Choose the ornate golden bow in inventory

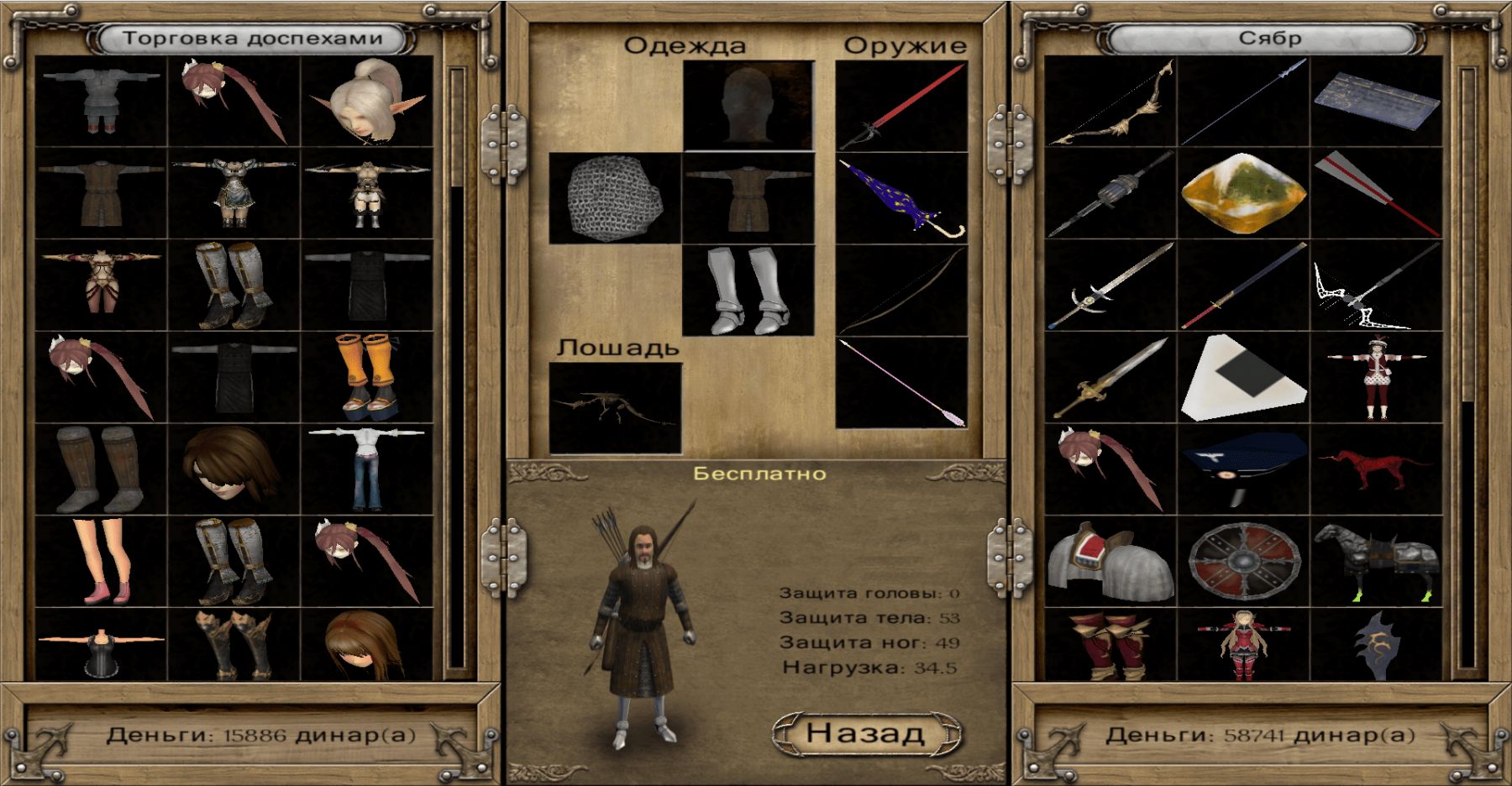[1110, 102]
